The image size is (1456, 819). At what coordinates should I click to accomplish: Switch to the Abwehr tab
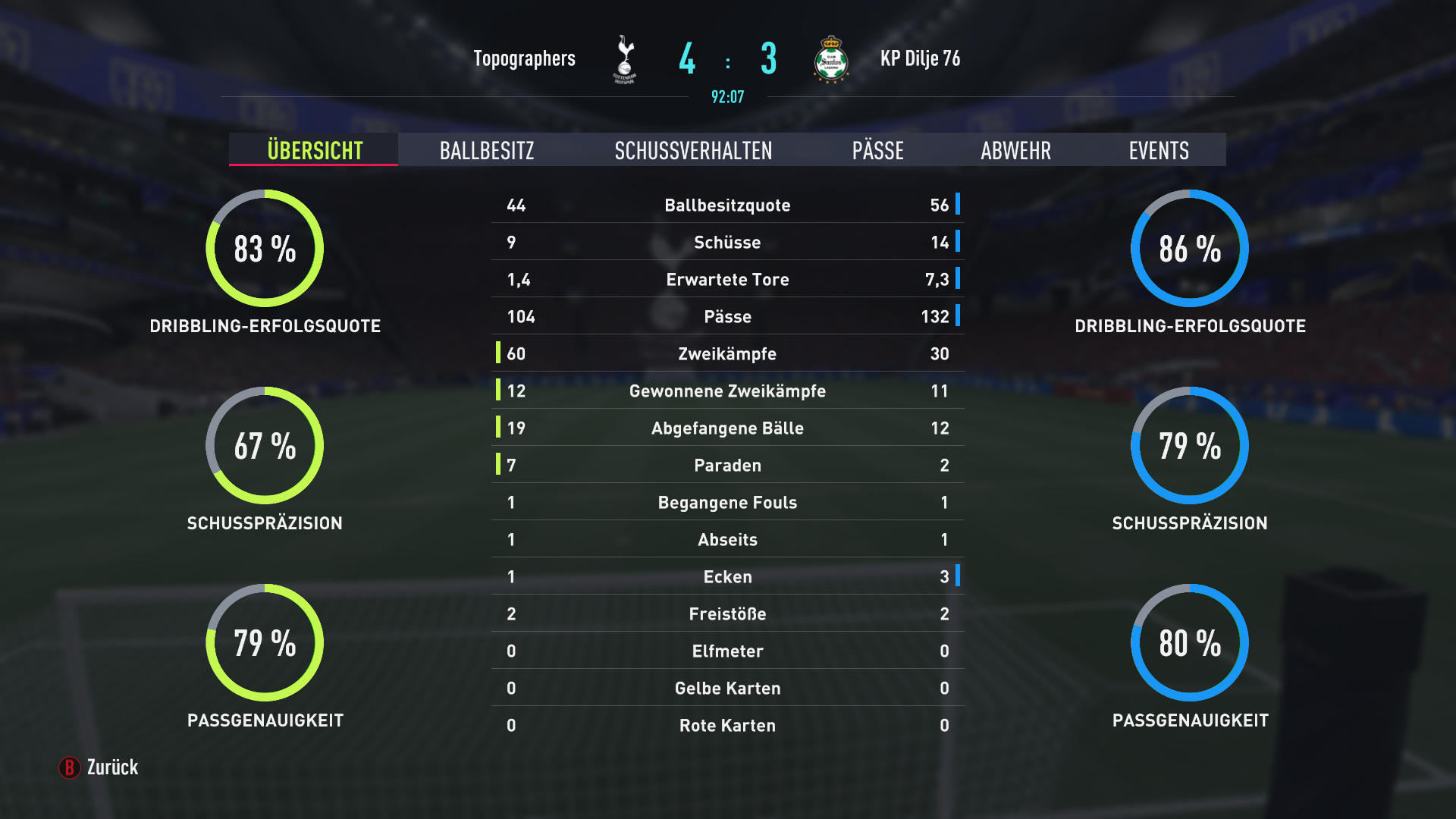1015,150
